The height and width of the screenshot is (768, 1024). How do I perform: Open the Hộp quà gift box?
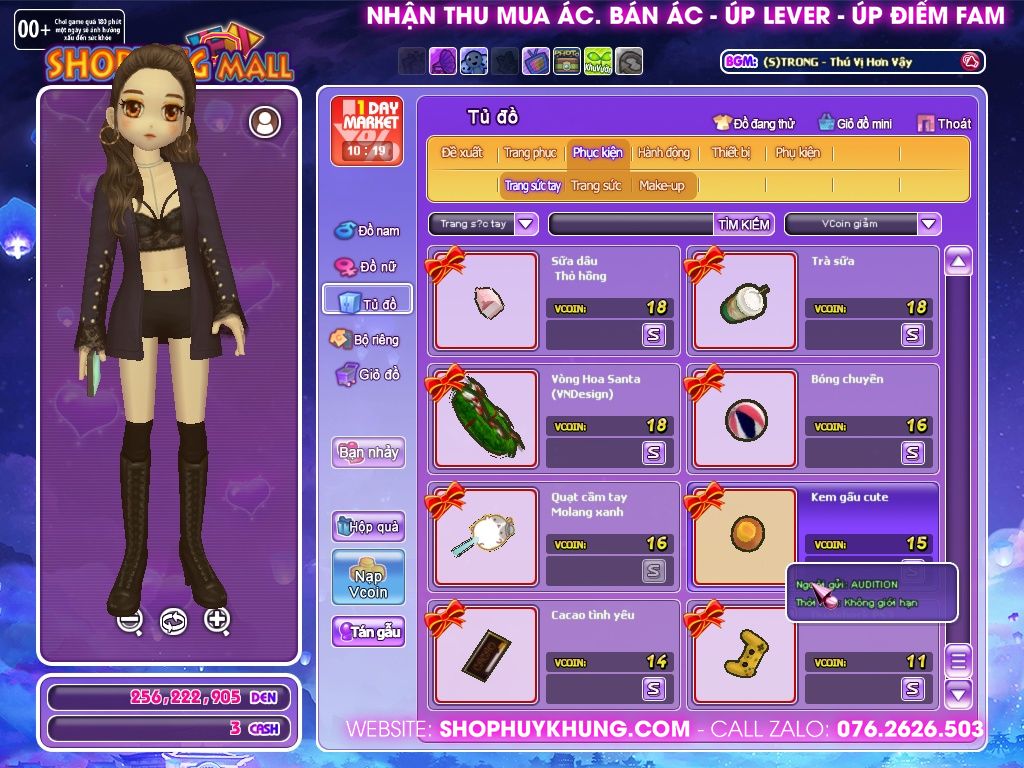[x=368, y=526]
